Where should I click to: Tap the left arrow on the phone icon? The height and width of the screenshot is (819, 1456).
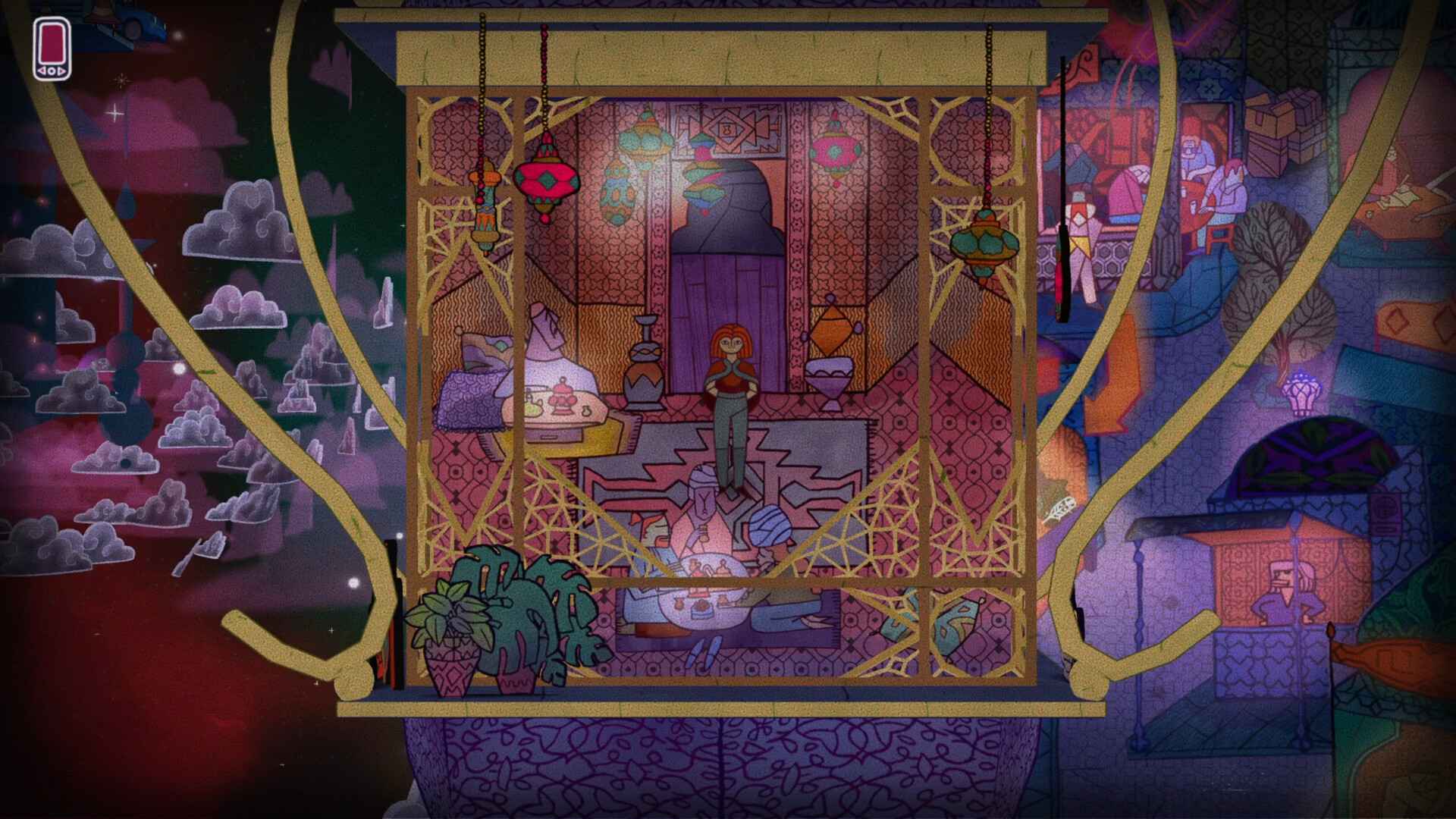(41, 71)
